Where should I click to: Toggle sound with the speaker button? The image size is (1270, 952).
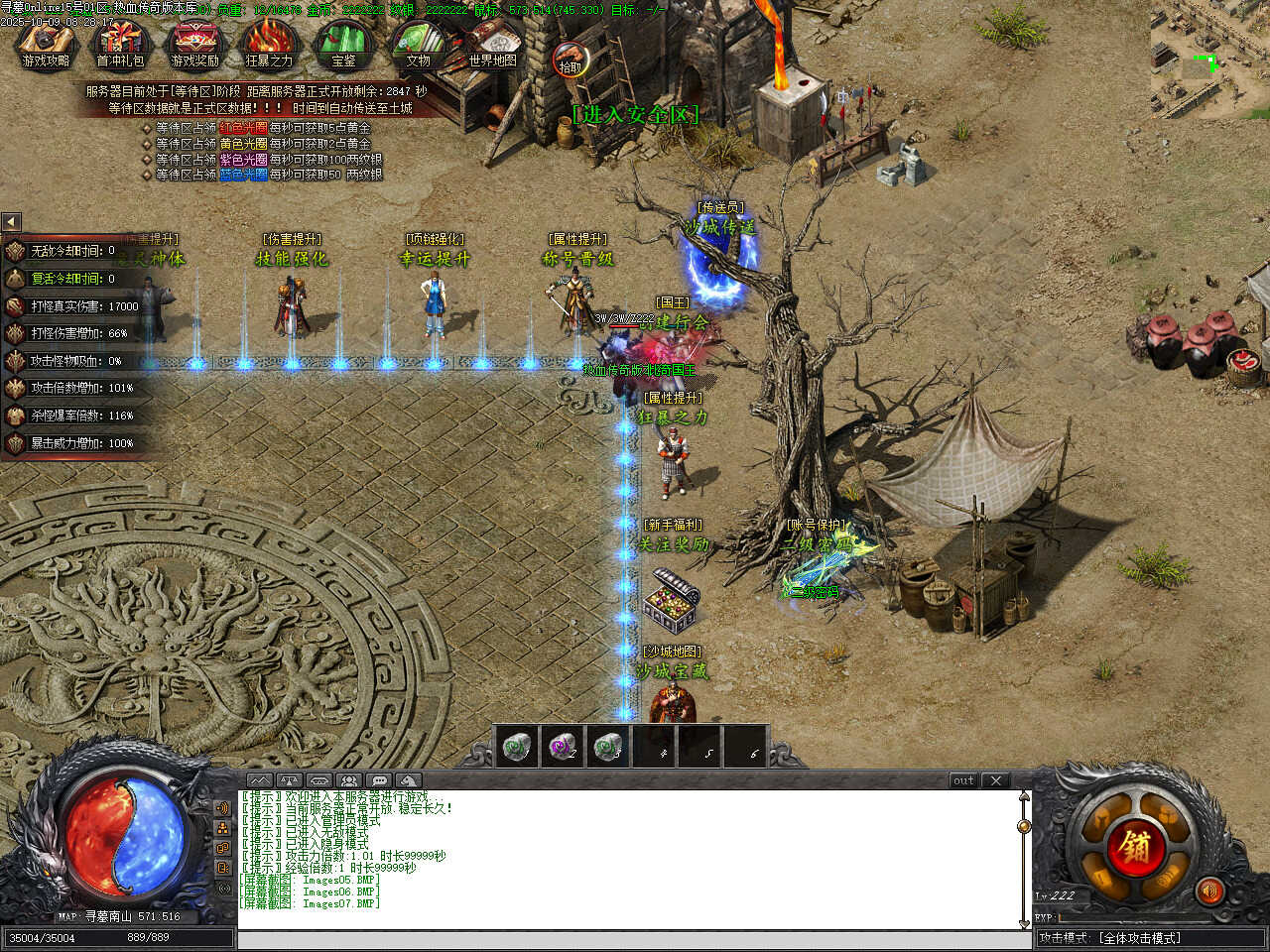pyautogui.click(x=1208, y=891)
